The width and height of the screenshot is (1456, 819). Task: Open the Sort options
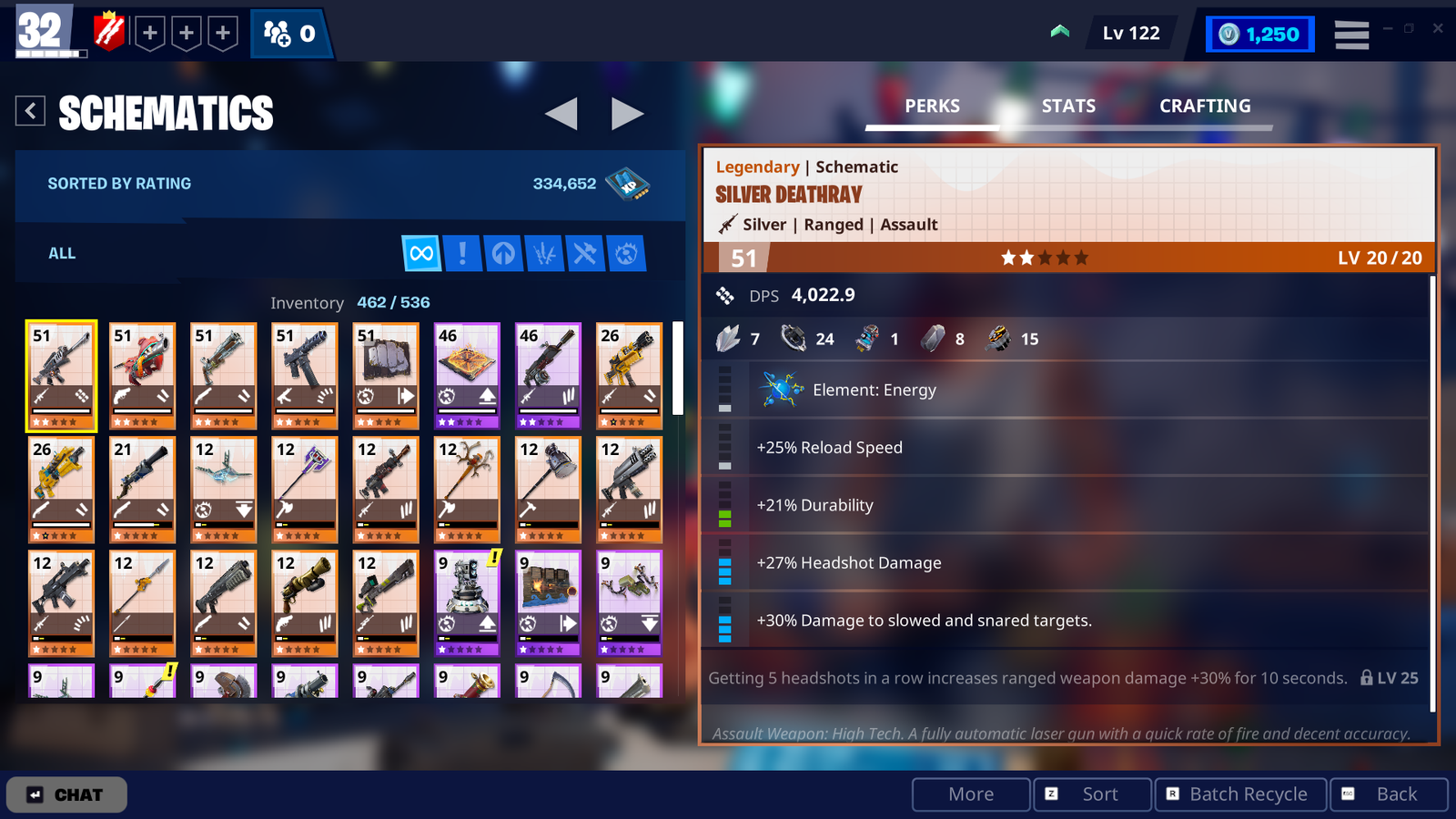point(1092,794)
